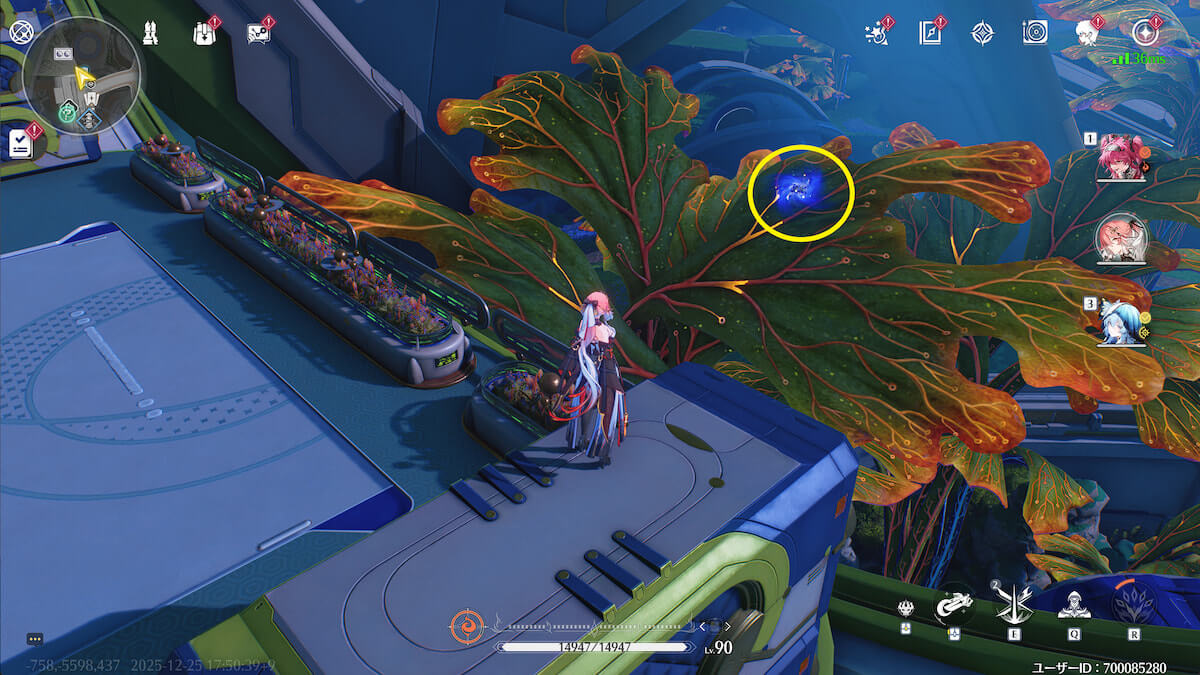Open the backpack inventory icon
The height and width of the screenshot is (675, 1200).
click(203, 33)
